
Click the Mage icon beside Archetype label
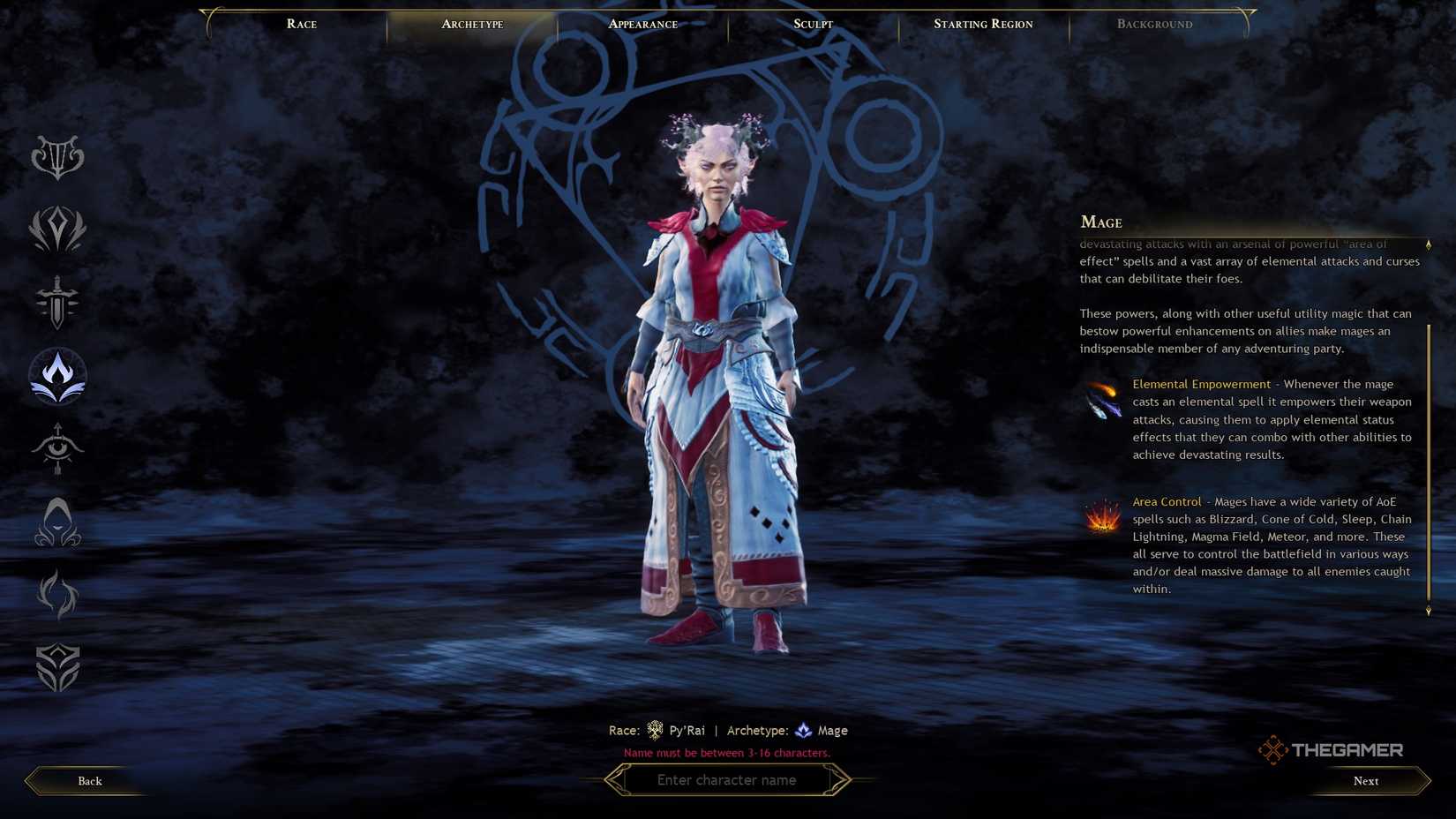803,730
